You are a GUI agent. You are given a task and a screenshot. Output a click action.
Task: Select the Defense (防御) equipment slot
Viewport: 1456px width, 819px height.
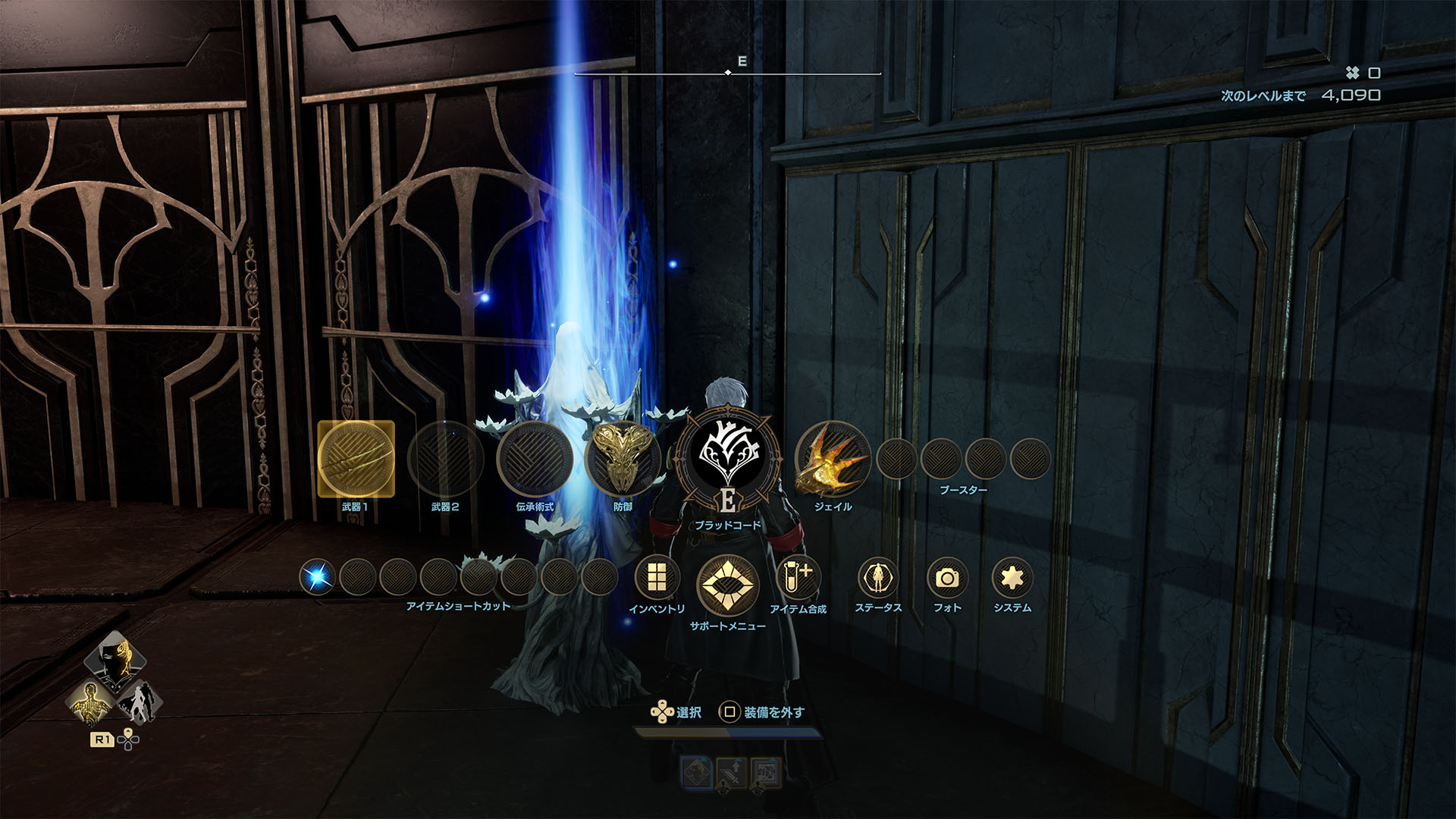tap(623, 459)
